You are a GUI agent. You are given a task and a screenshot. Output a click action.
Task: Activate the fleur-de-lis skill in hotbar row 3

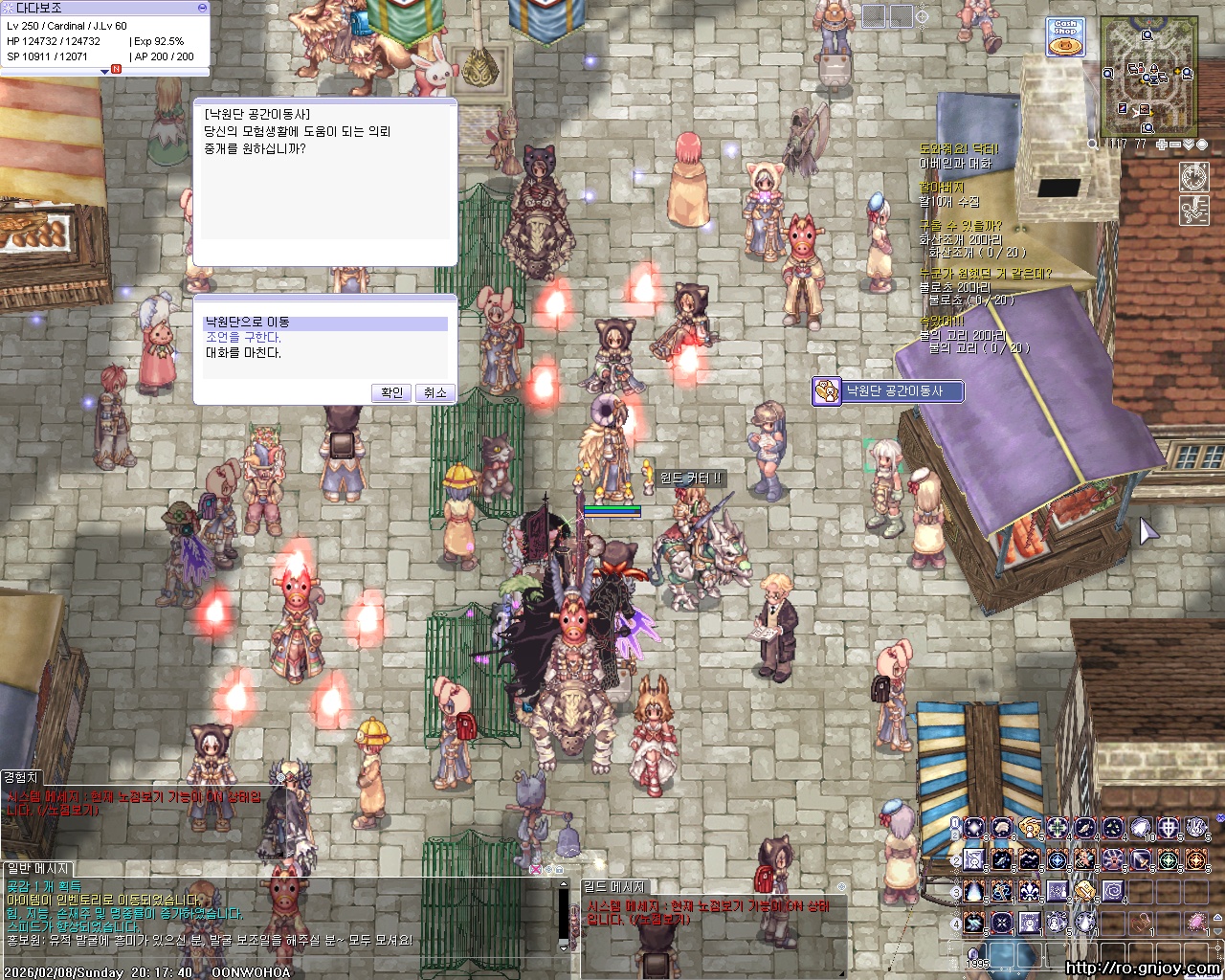[1030, 892]
